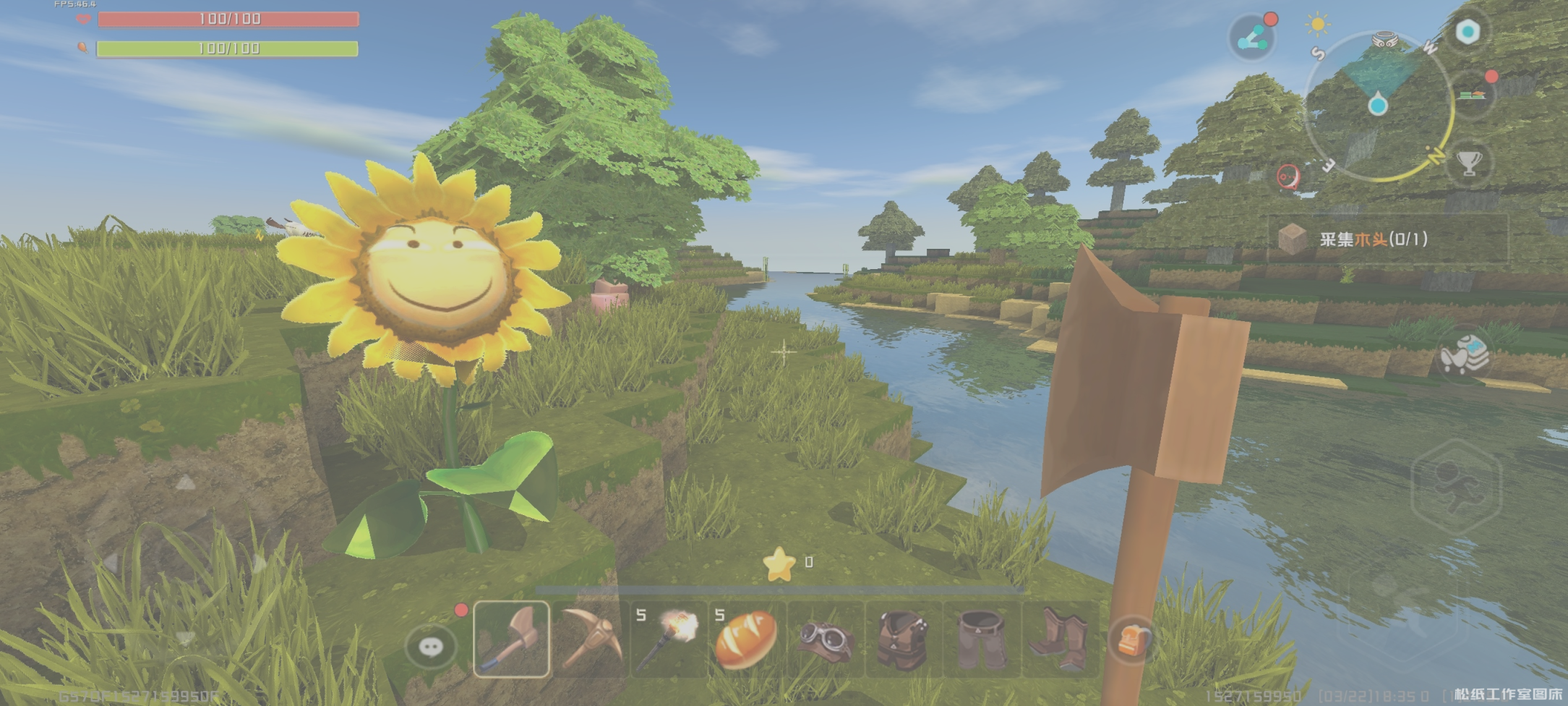The width and height of the screenshot is (1568, 706).
Task: Open the chat bubble button
Action: point(431,646)
